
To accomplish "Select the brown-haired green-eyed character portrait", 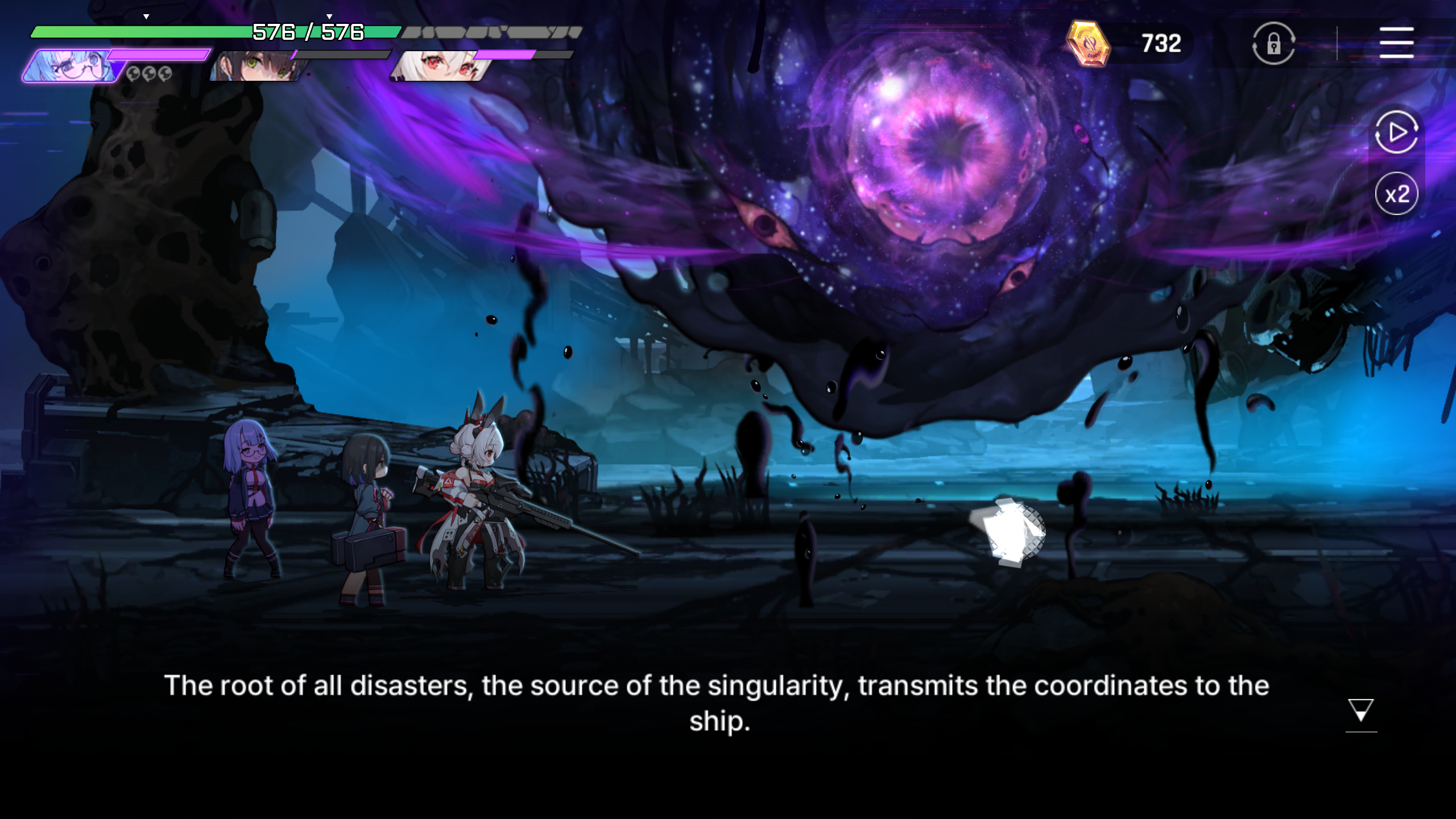I will point(259,67).
